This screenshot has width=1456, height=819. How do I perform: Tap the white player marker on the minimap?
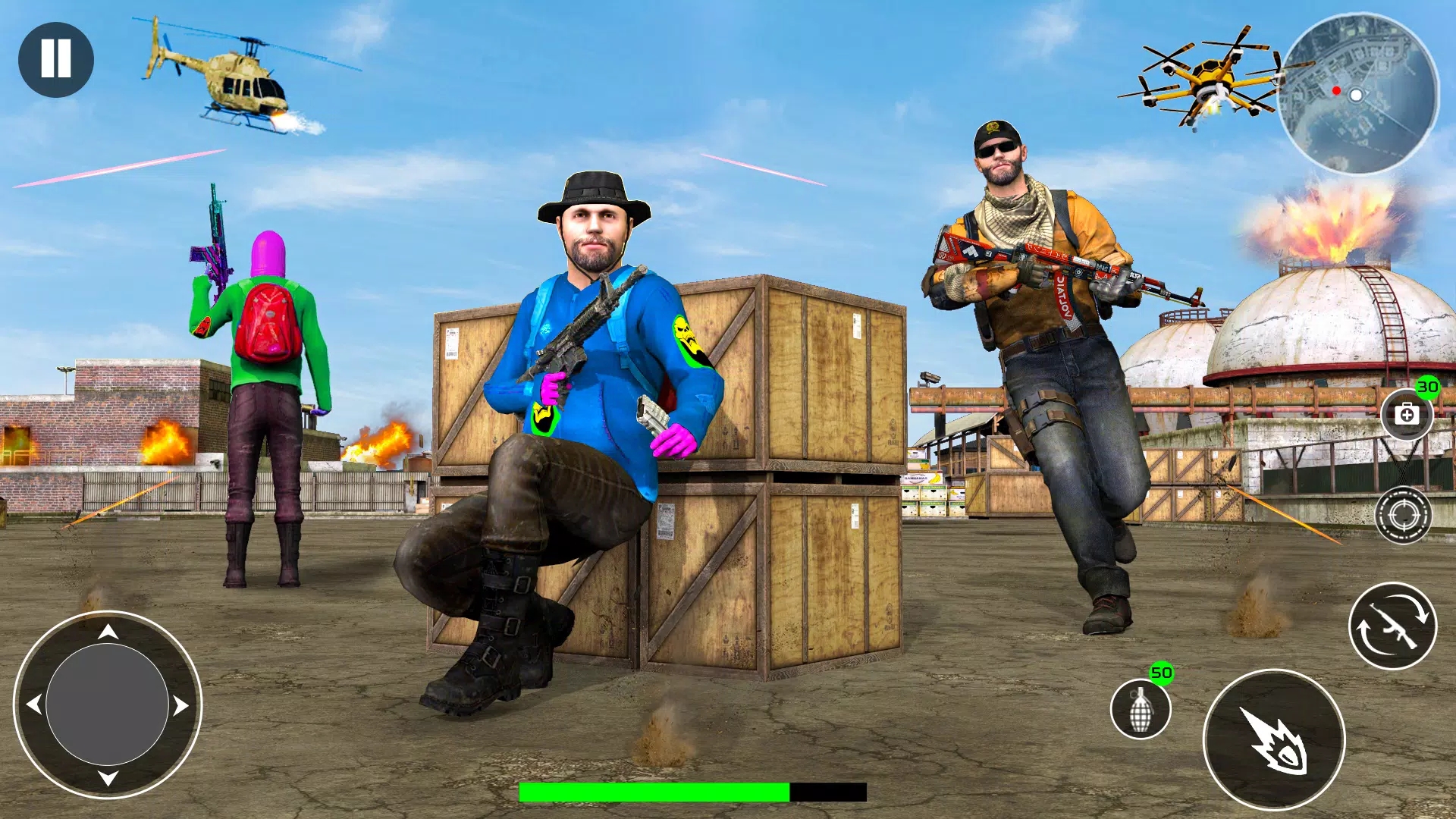(x=1355, y=96)
